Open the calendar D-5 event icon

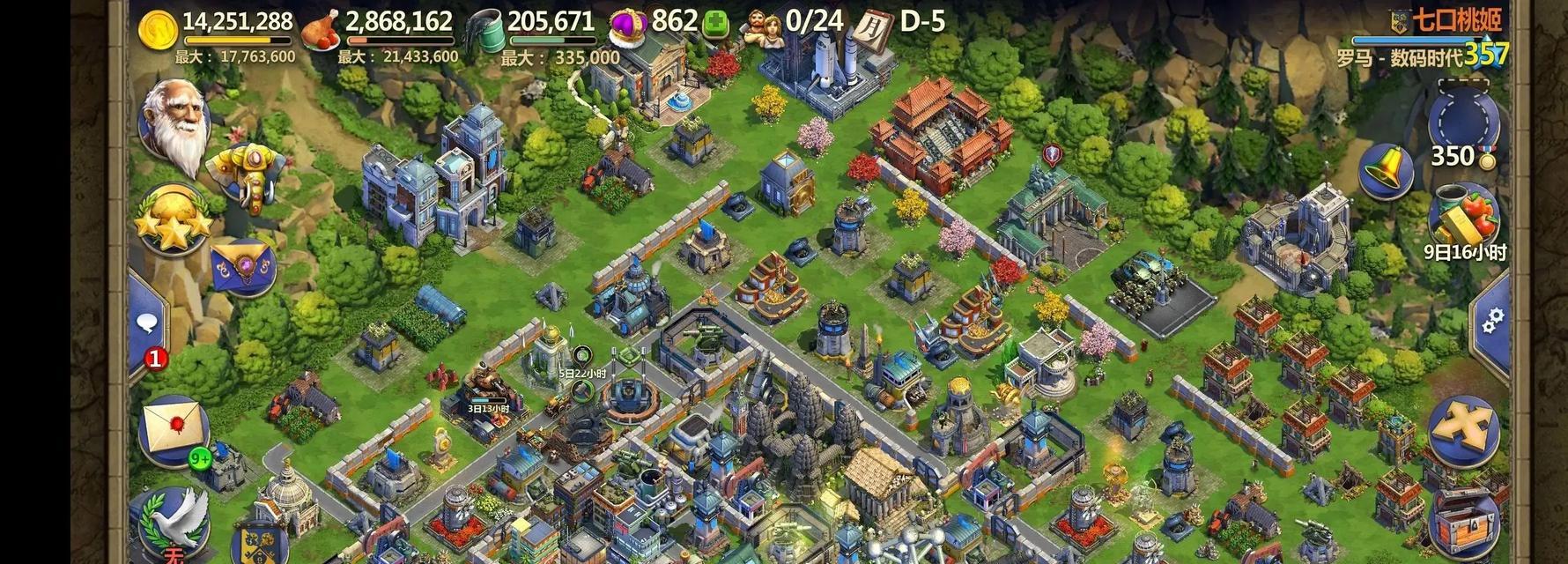(872, 24)
